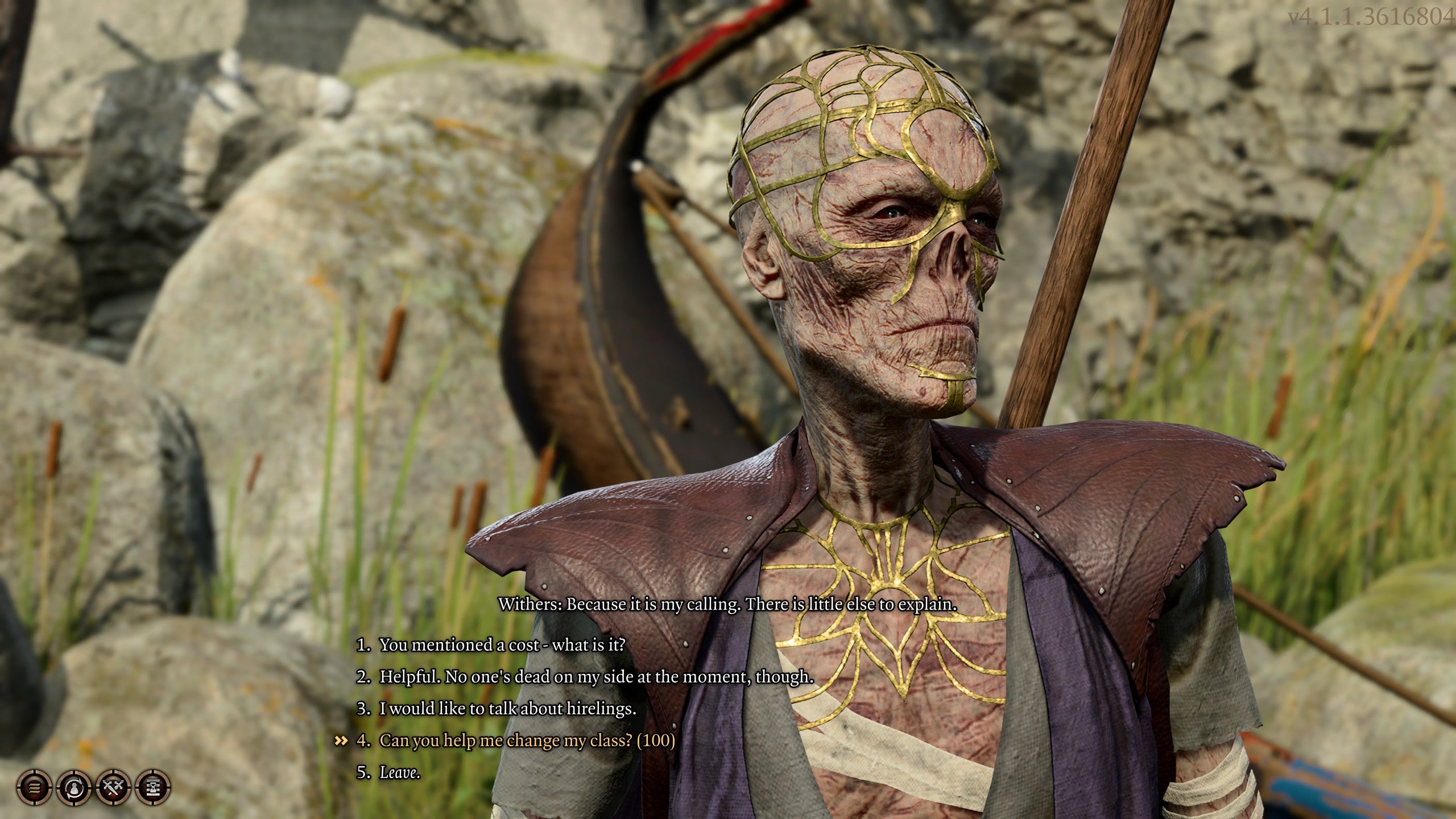Ask Withers to change my class

527,741
